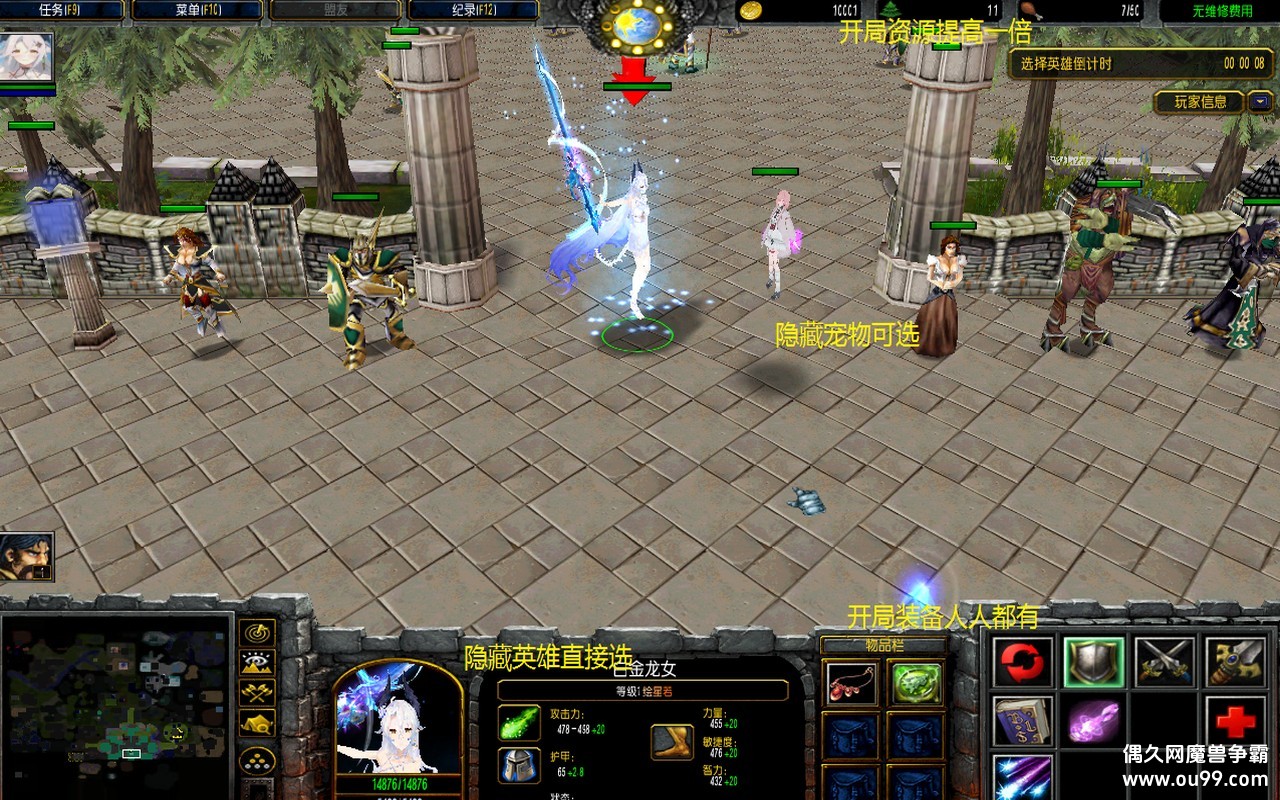Click the red circular arrows command

pyautogui.click(x=1023, y=662)
